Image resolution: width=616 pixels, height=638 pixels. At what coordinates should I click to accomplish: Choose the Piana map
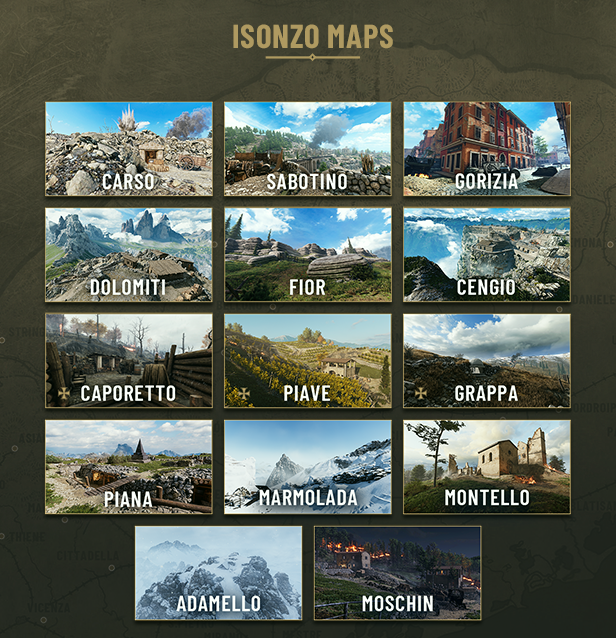tap(129, 467)
